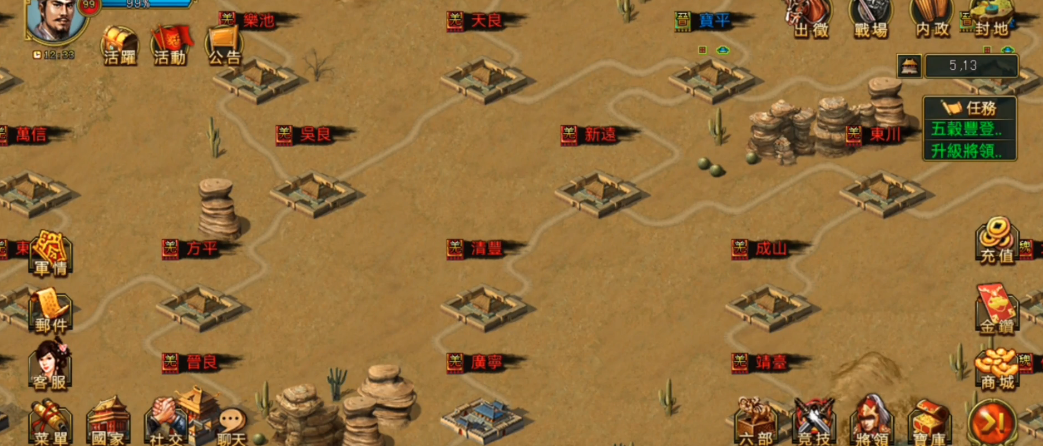Viewport: 1043px width, 446px height.
Task: Open the 國家 nation menu
Action: 108,422
